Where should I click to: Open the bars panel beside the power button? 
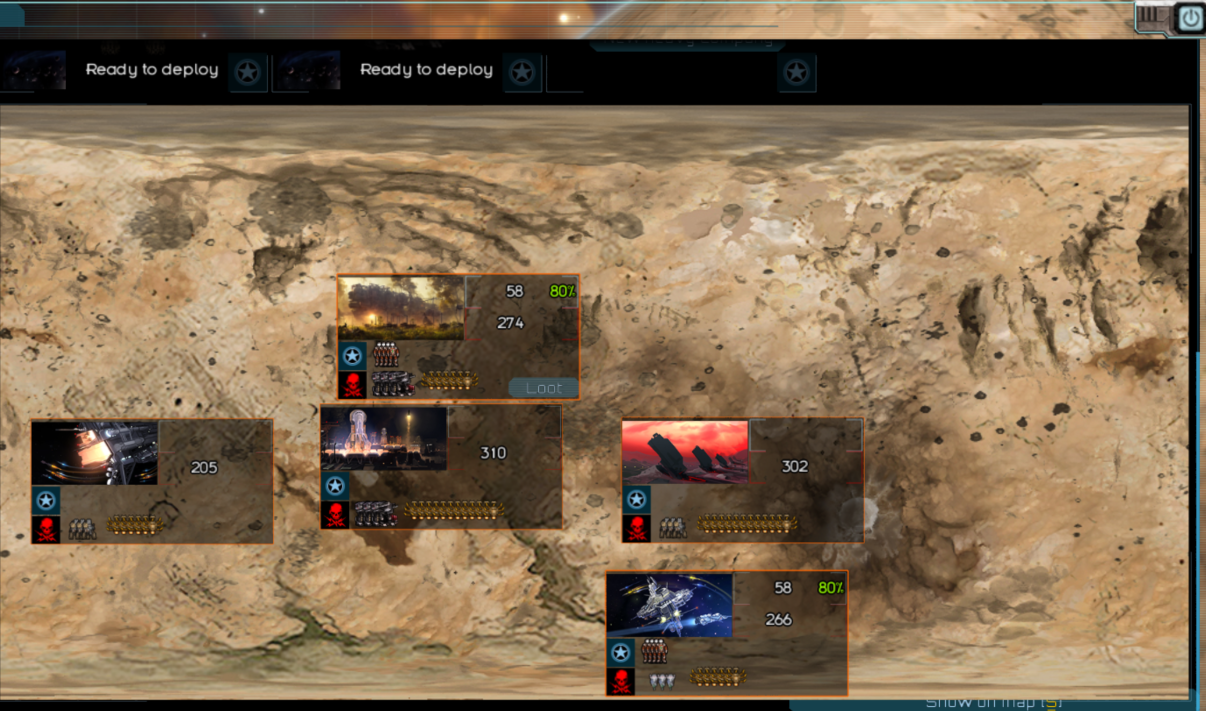coord(1154,17)
